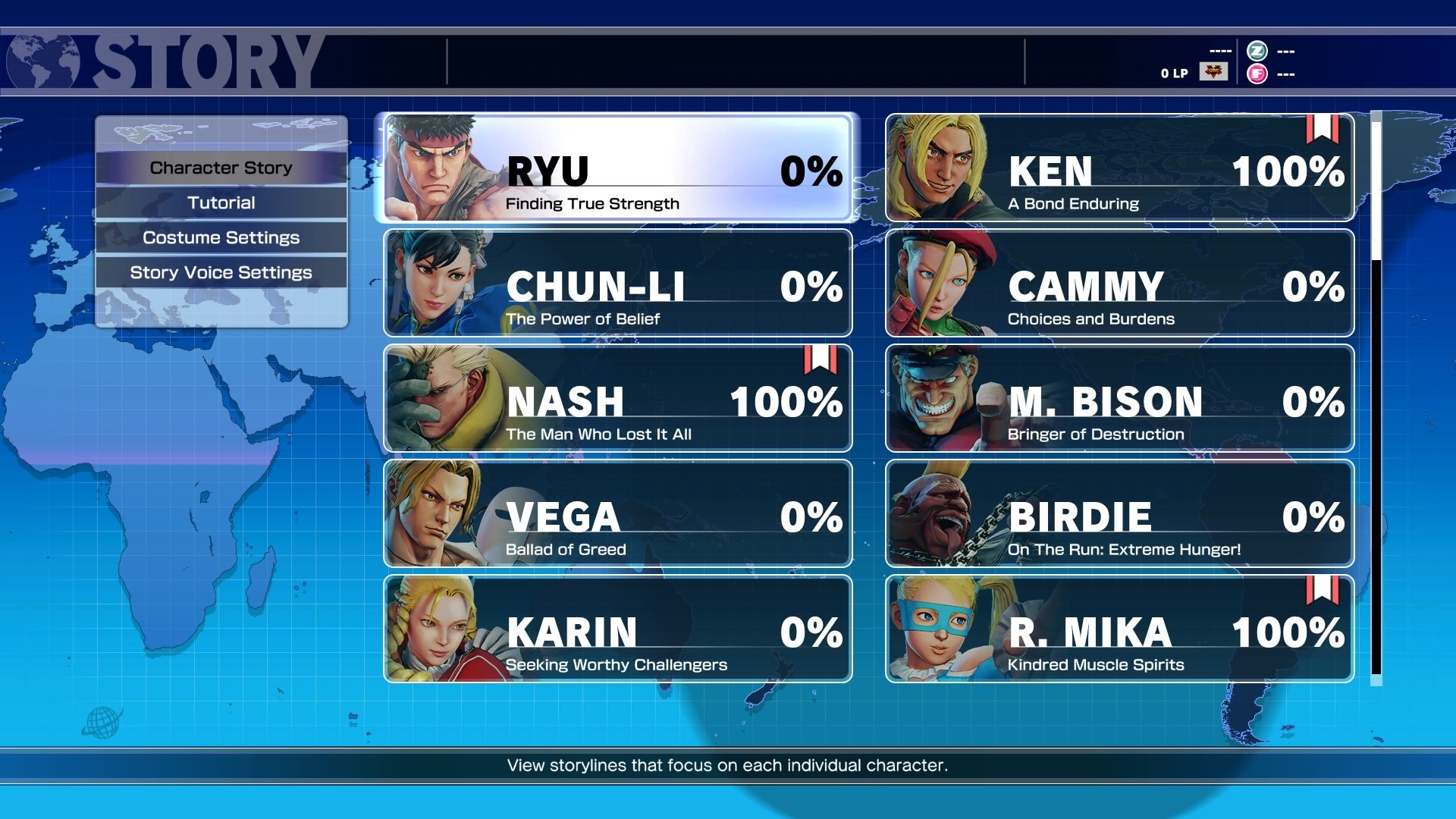1456x819 pixels.
Task: Select Karin's Seeking Worthy Challengers story
Action: [x=617, y=629]
